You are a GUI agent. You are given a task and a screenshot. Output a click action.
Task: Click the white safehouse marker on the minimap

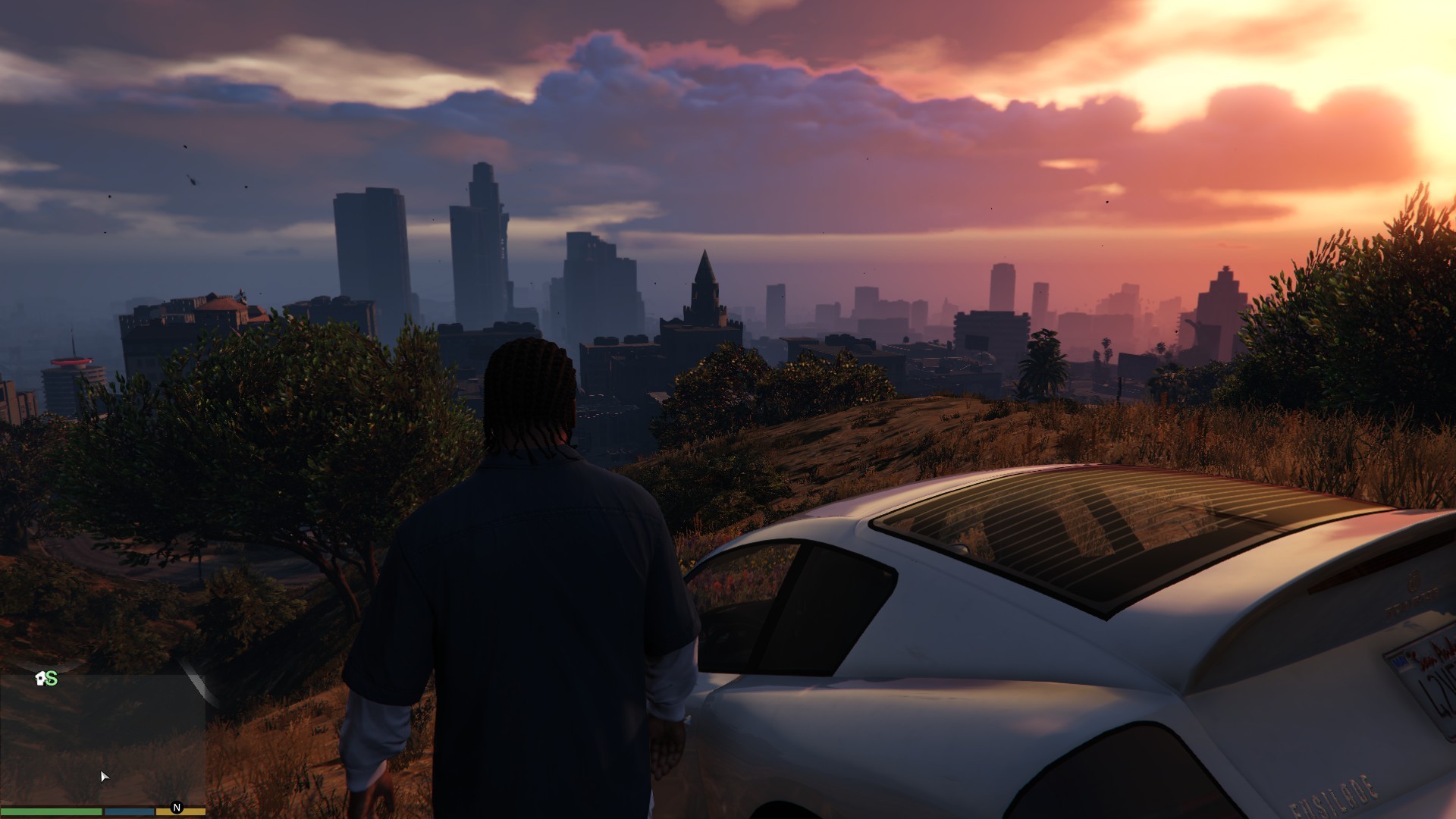40,678
